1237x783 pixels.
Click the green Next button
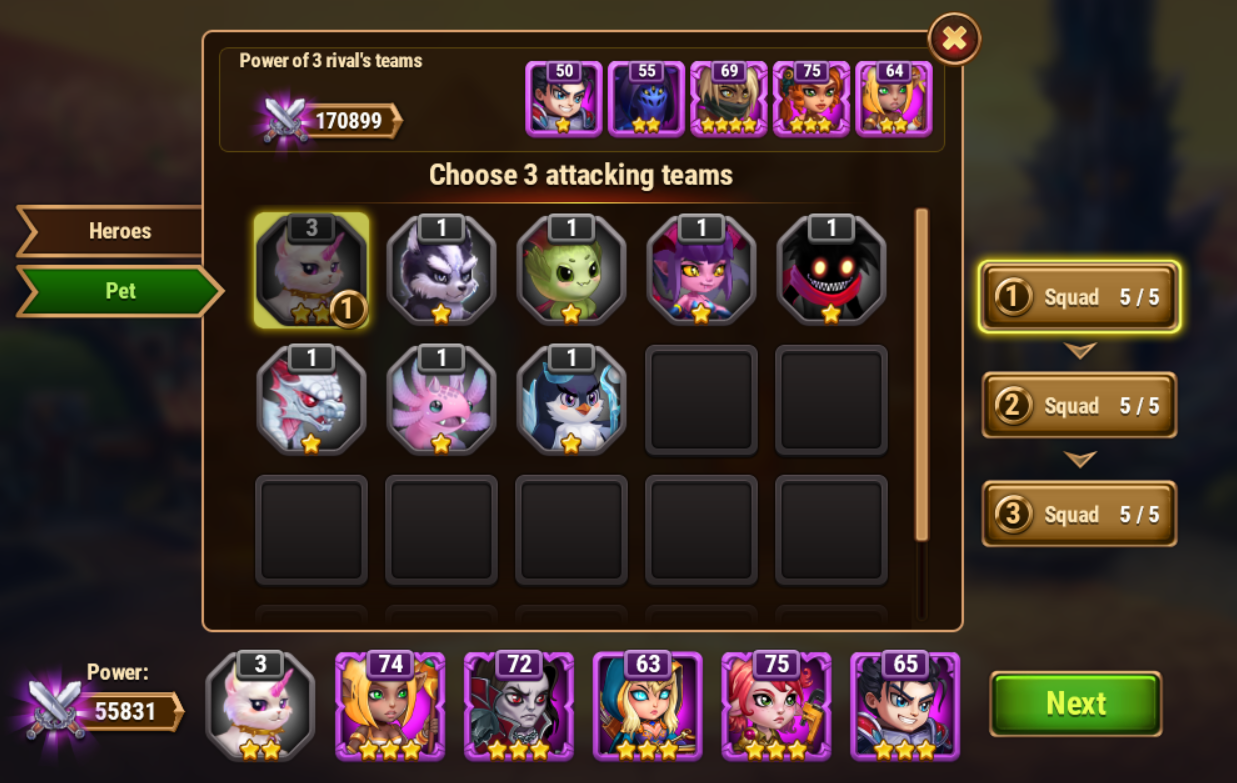[1075, 703]
